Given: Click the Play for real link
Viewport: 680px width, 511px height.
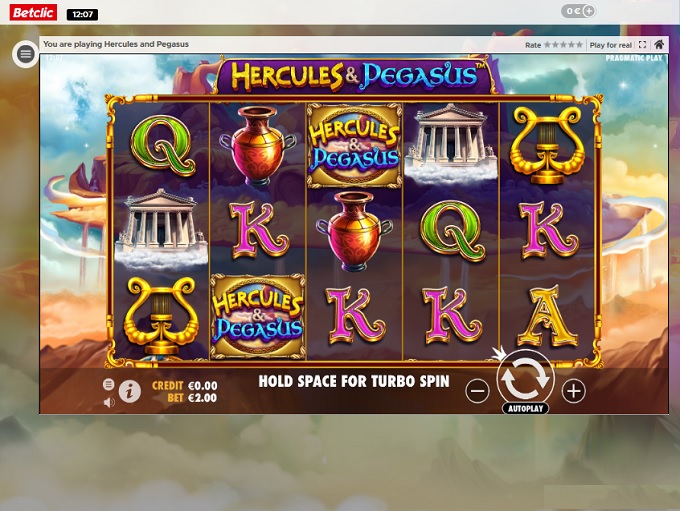Looking at the screenshot, I should coord(610,45).
